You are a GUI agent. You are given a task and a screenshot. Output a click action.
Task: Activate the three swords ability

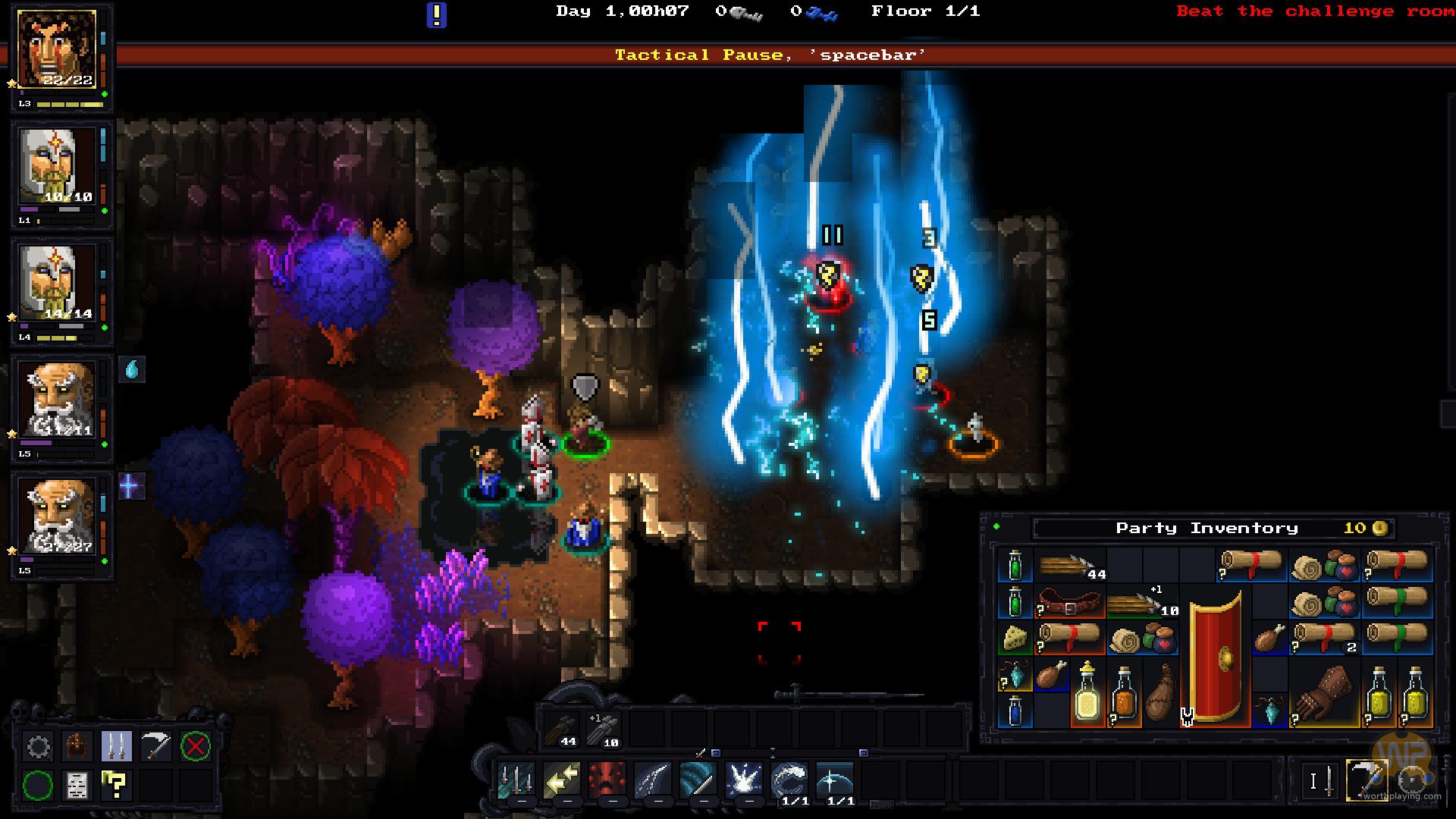tap(516, 781)
